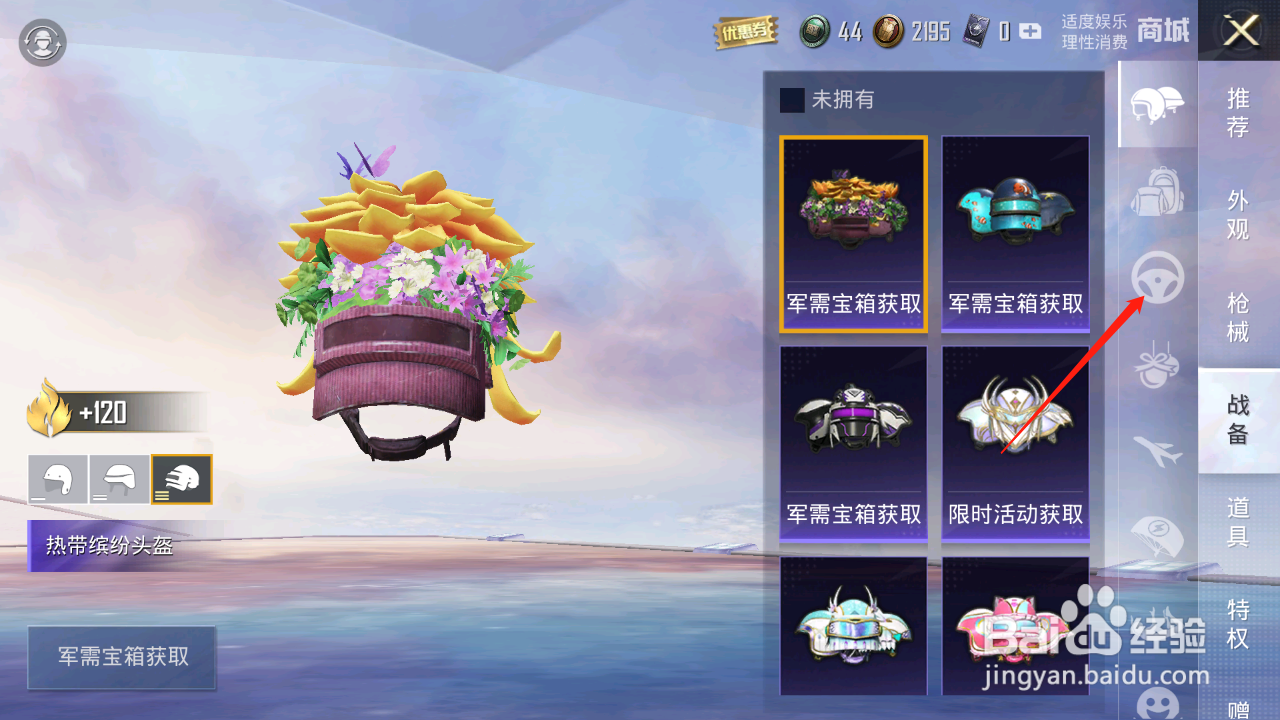The image size is (1280, 720).
Task: Open the backpack category icon
Action: pyautogui.click(x=1157, y=192)
